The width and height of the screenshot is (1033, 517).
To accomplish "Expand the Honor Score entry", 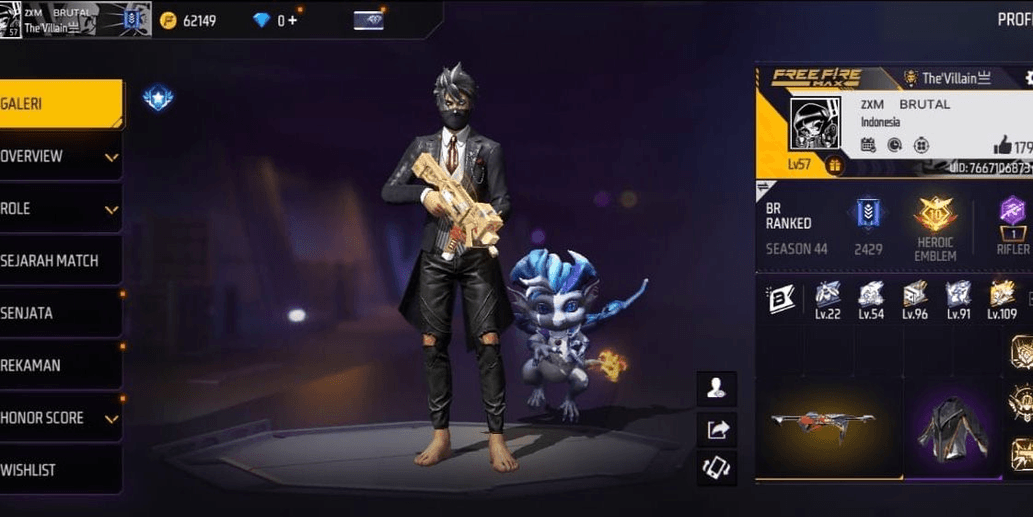I will (x=60, y=418).
